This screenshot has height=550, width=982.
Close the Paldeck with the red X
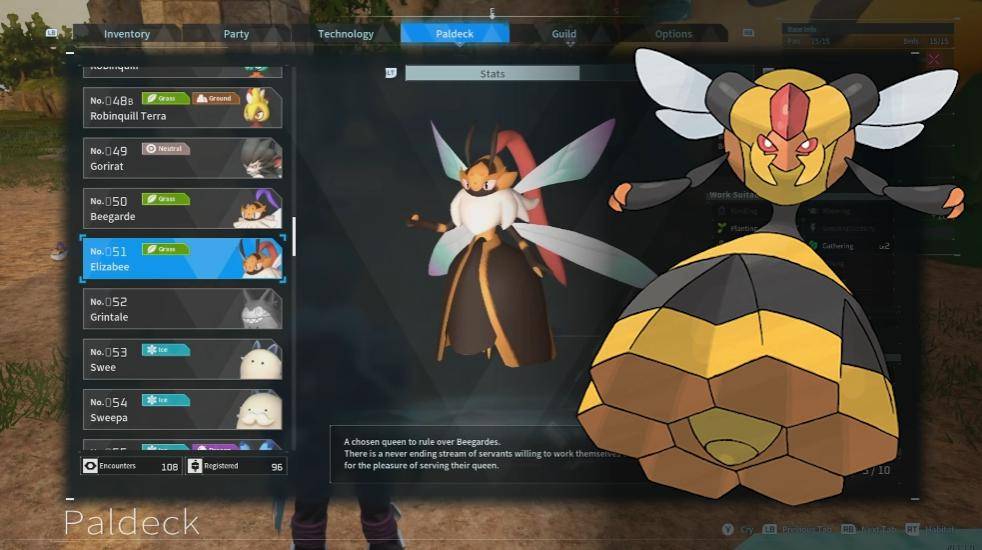934,60
